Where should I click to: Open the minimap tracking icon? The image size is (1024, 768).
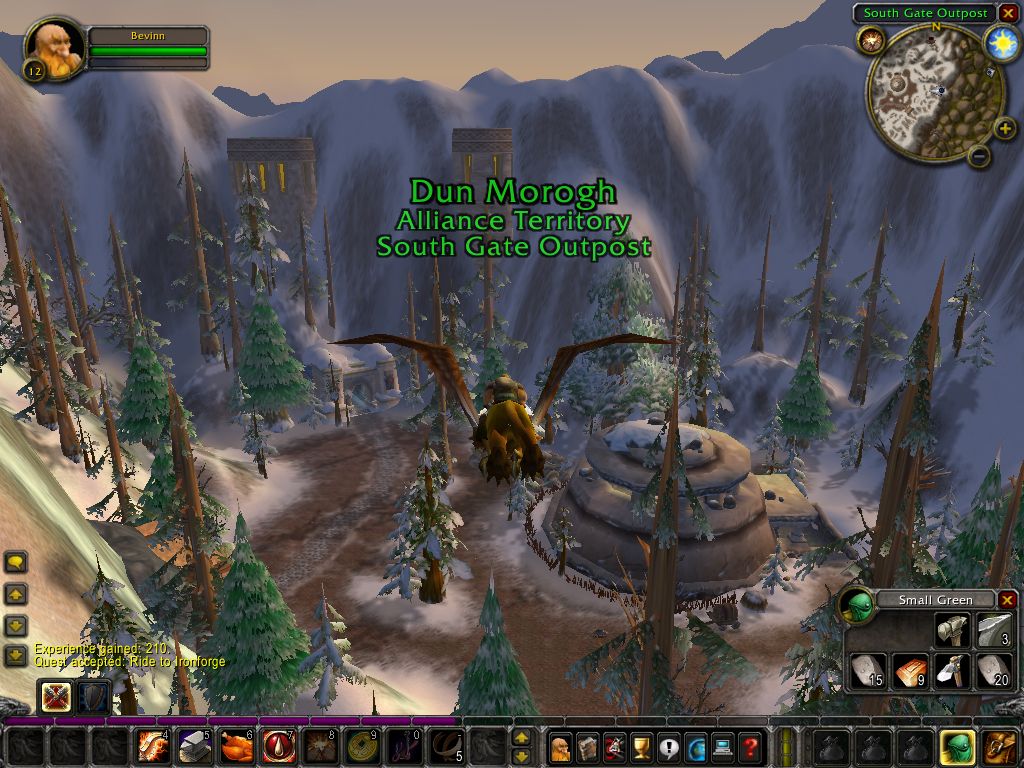[869, 40]
